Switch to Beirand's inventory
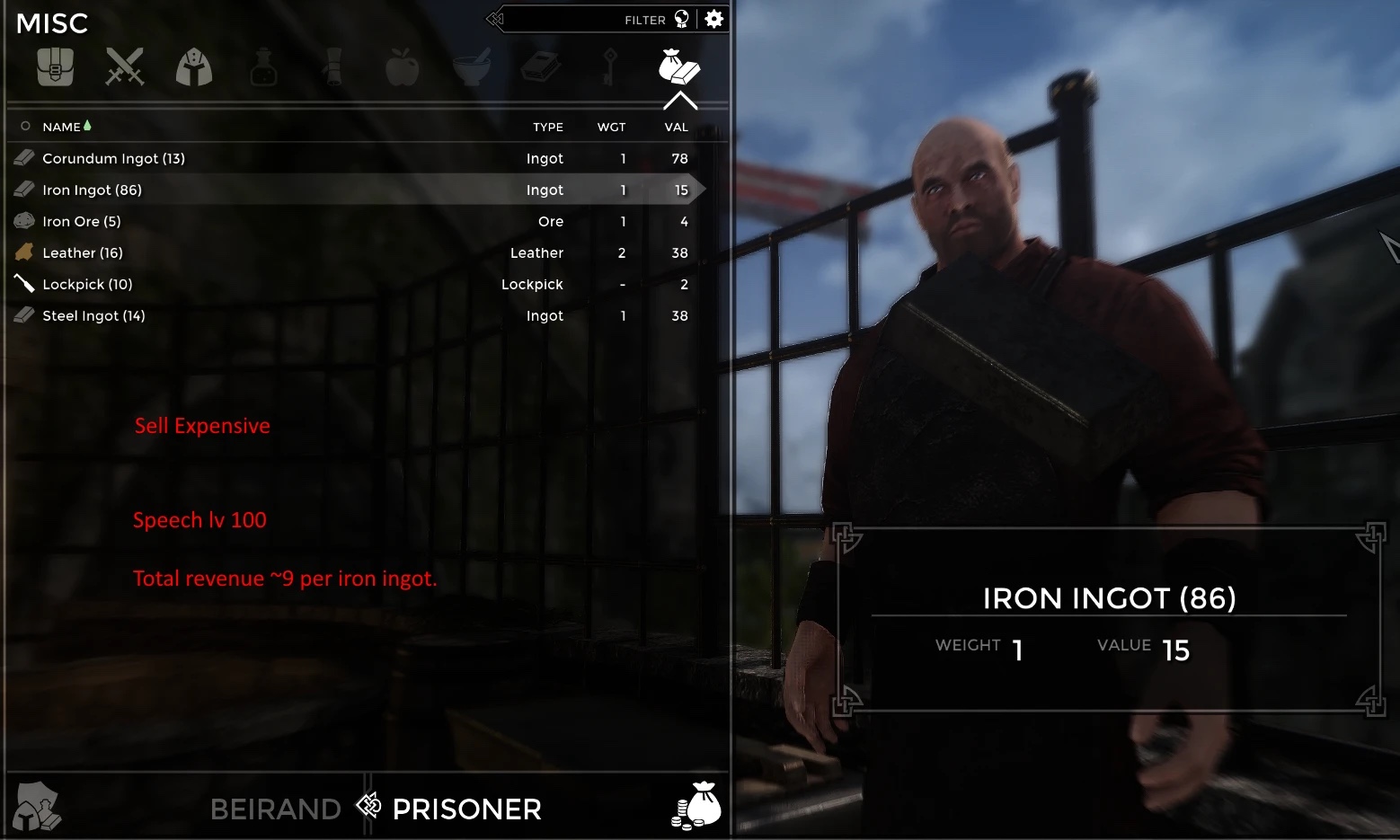The image size is (1400, 840). (x=275, y=809)
